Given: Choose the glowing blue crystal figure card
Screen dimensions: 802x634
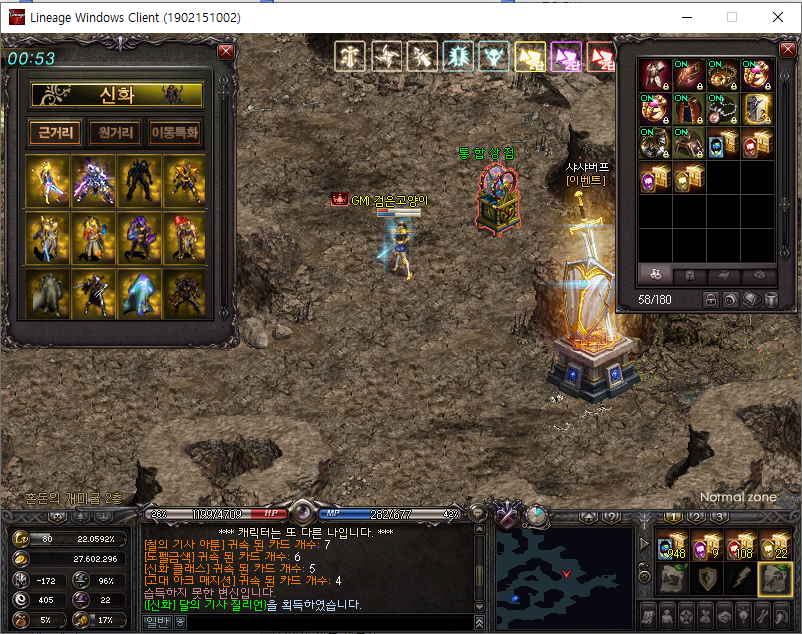Looking at the screenshot, I should [x=139, y=293].
